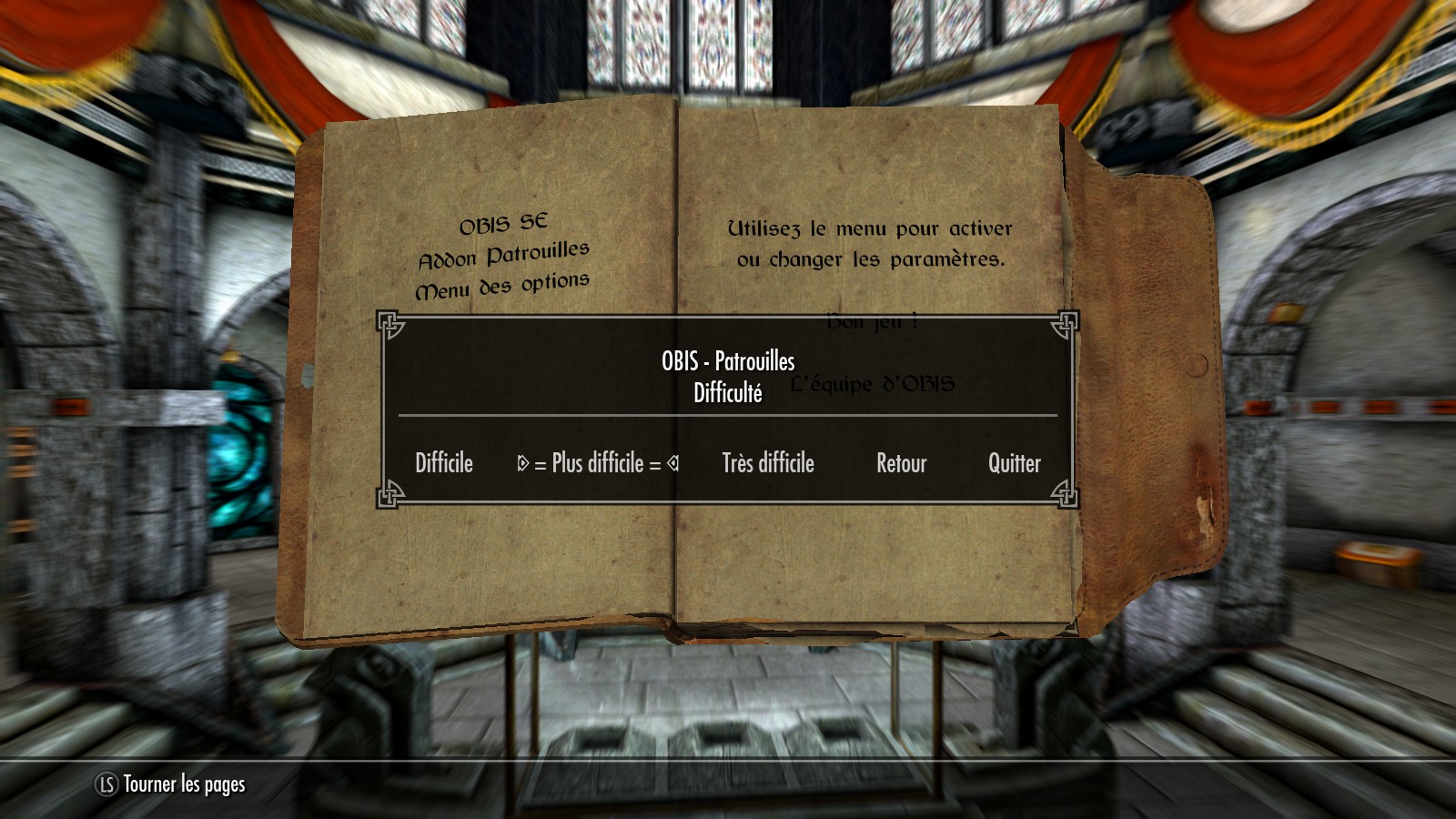Pick the Très difficile setting
The image size is (1456, 819).
click(x=768, y=463)
